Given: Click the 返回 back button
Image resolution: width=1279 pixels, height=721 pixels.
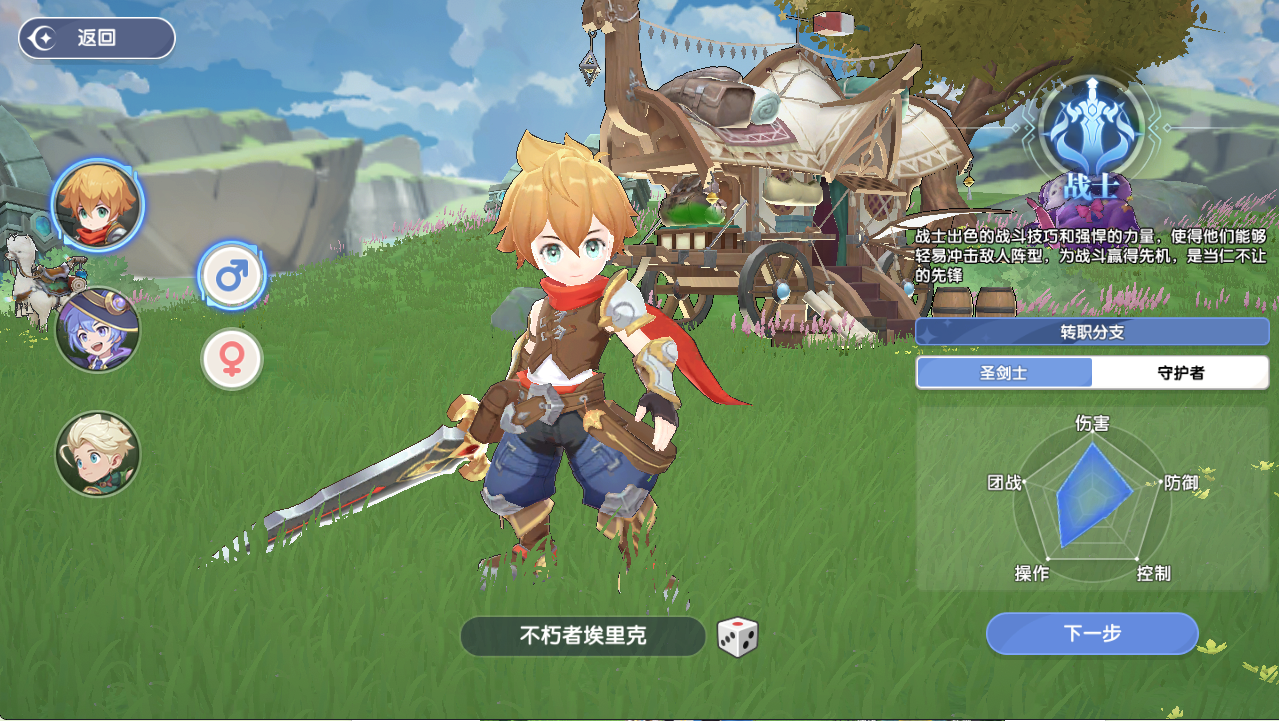Looking at the screenshot, I should 97,39.
